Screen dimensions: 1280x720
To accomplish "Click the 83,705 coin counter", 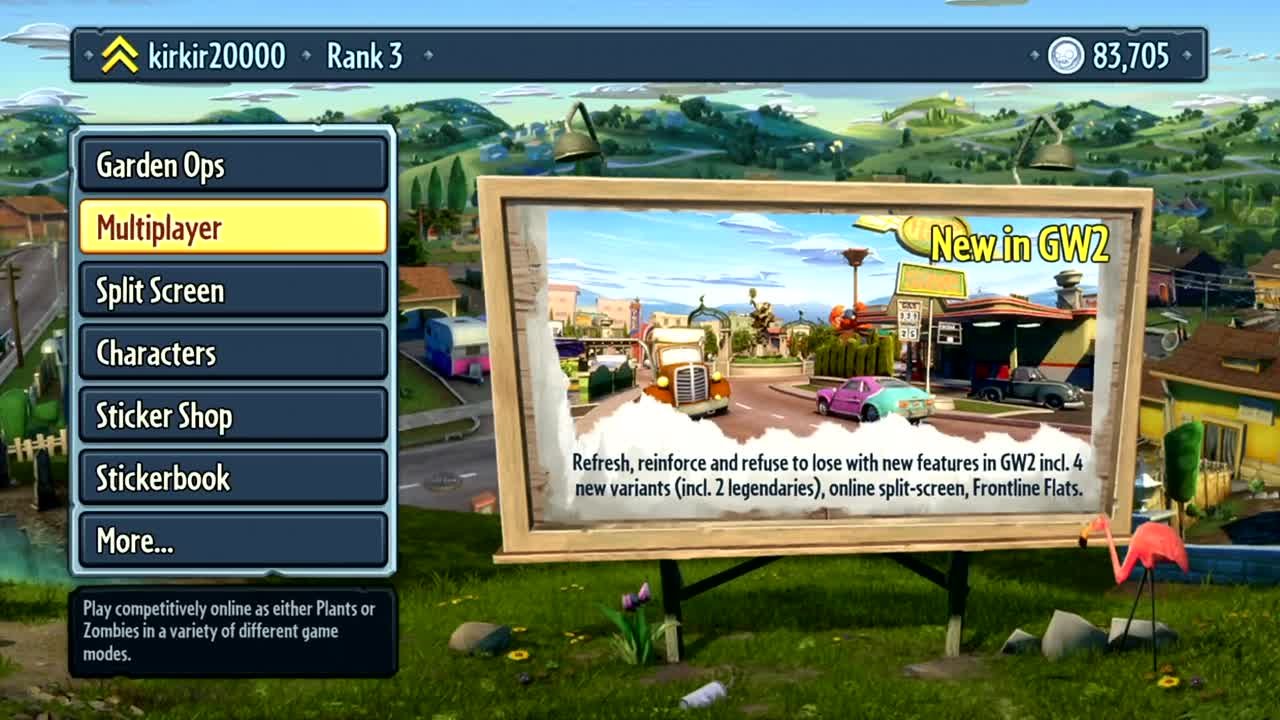I will pos(1132,56).
